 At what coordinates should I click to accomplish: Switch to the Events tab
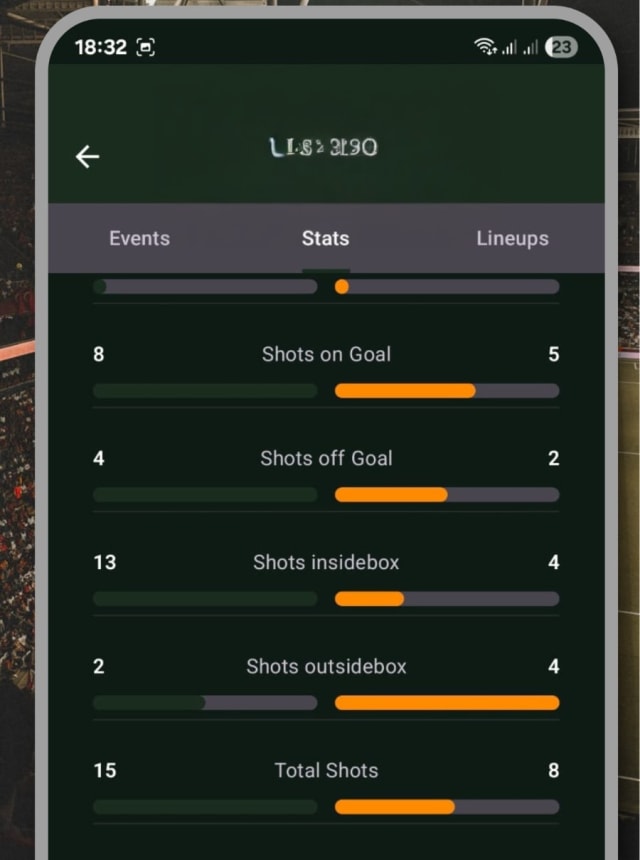coord(139,238)
